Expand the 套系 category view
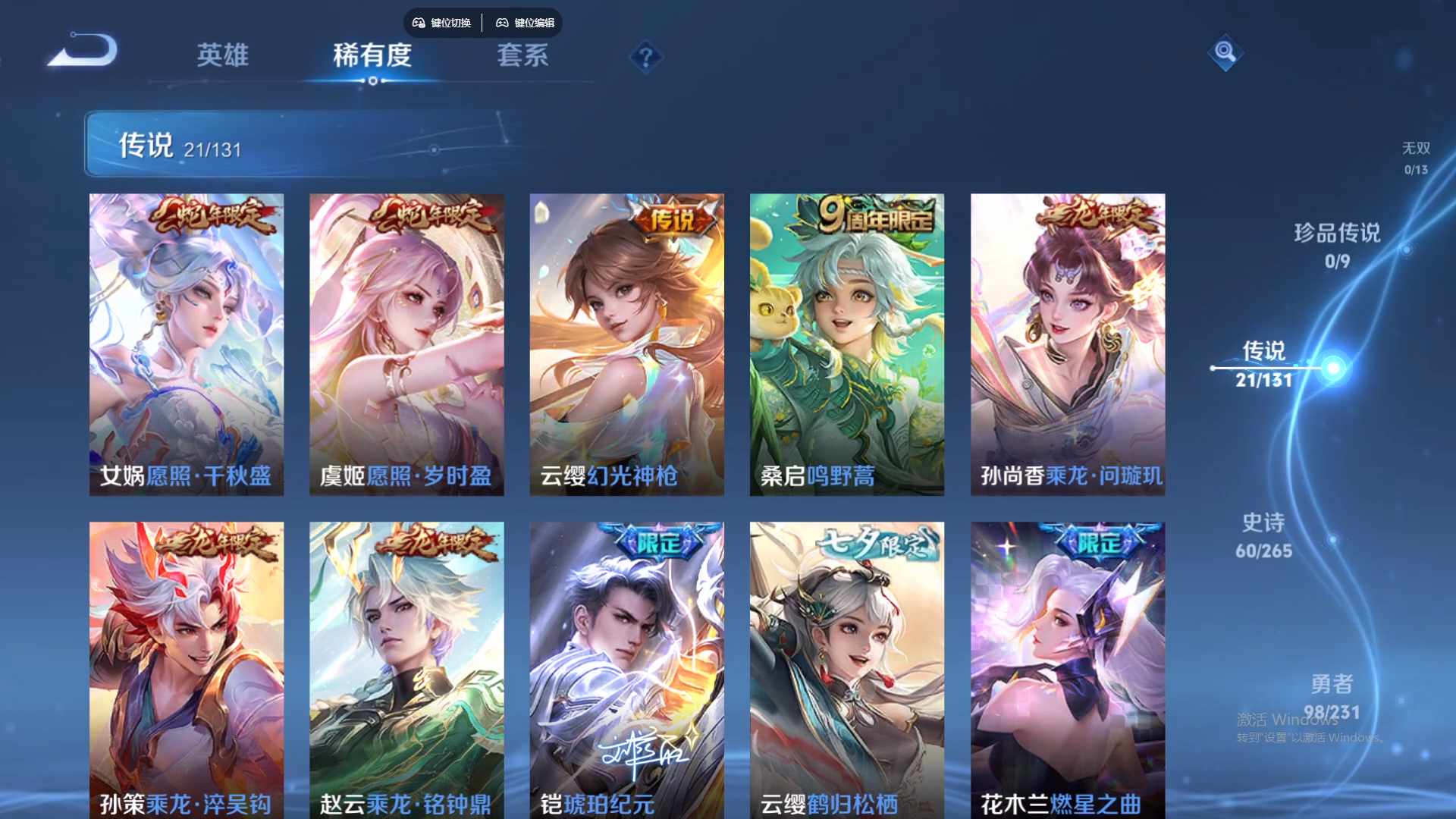Image resolution: width=1456 pixels, height=819 pixels. pyautogui.click(x=523, y=55)
